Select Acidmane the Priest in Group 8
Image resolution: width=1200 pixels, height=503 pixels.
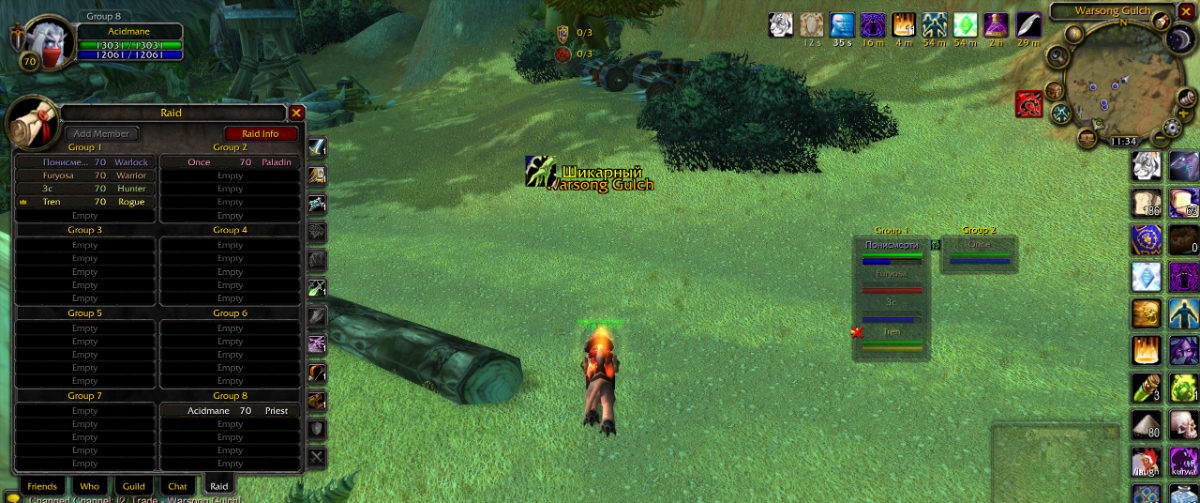[x=230, y=411]
